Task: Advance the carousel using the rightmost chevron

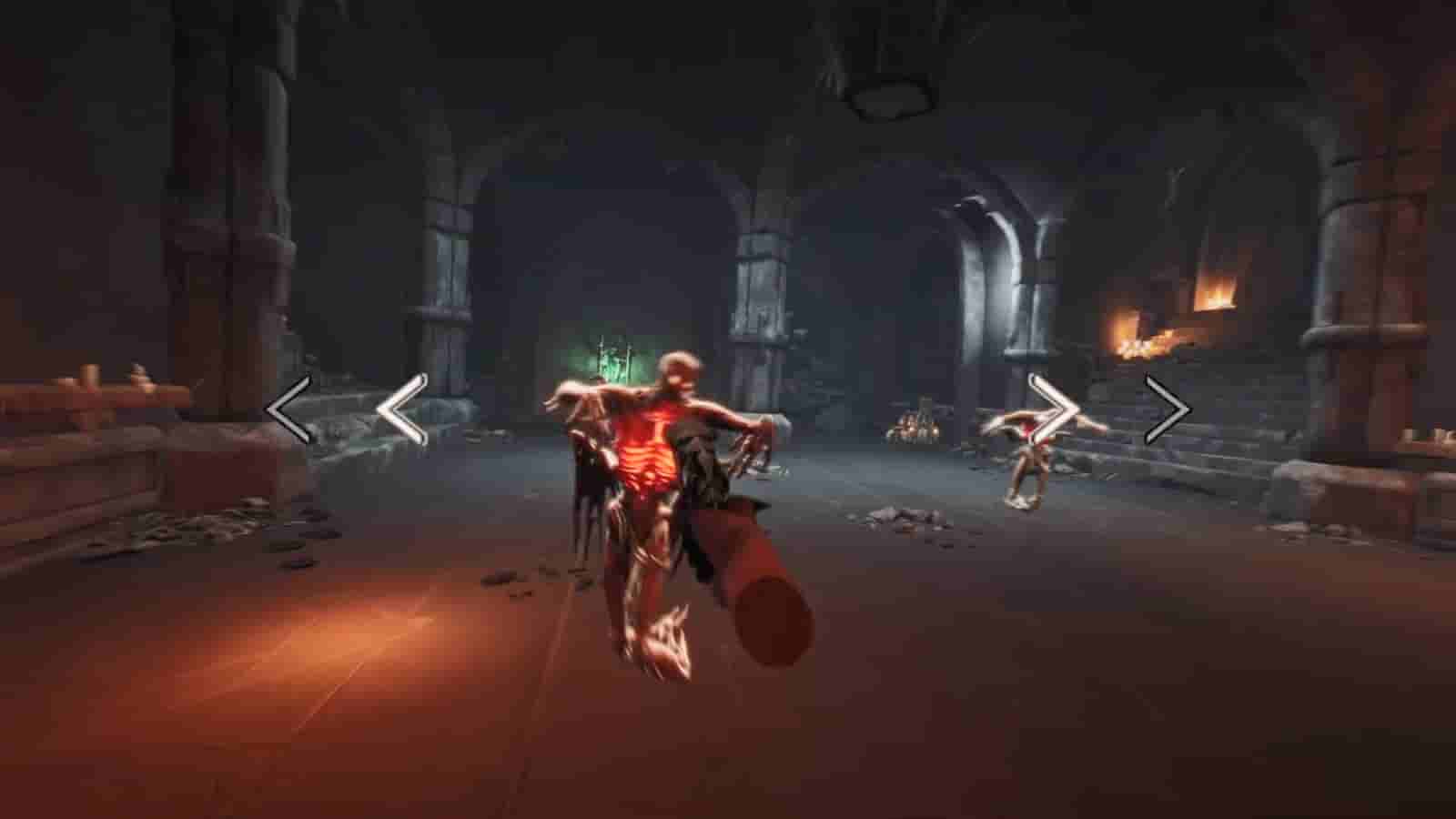Action: point(1169,409)
